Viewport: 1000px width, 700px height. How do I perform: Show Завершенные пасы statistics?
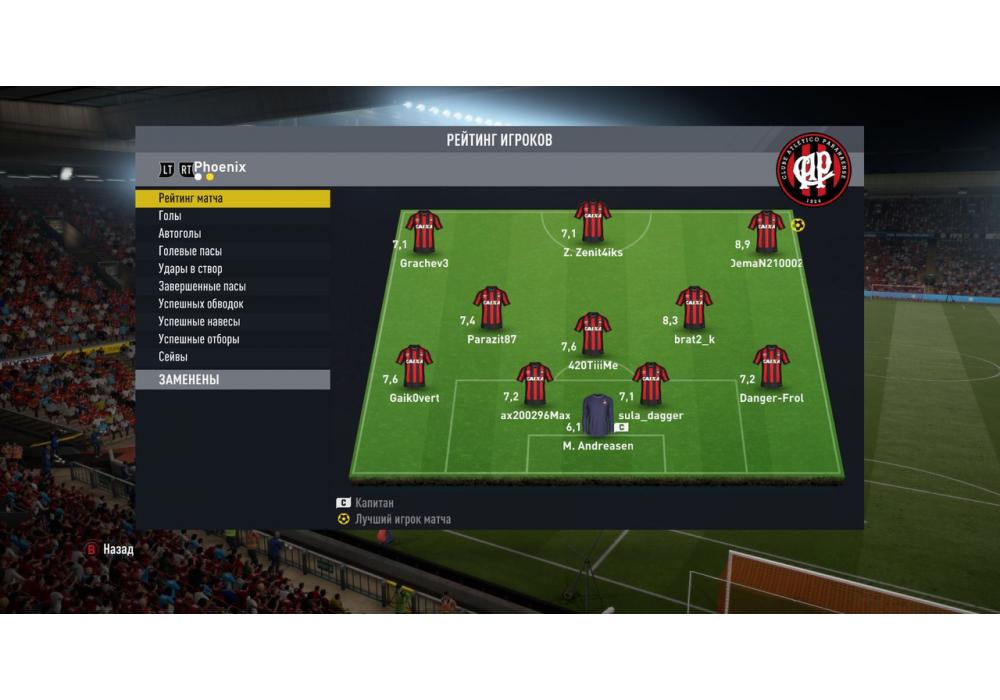point(232,287)
